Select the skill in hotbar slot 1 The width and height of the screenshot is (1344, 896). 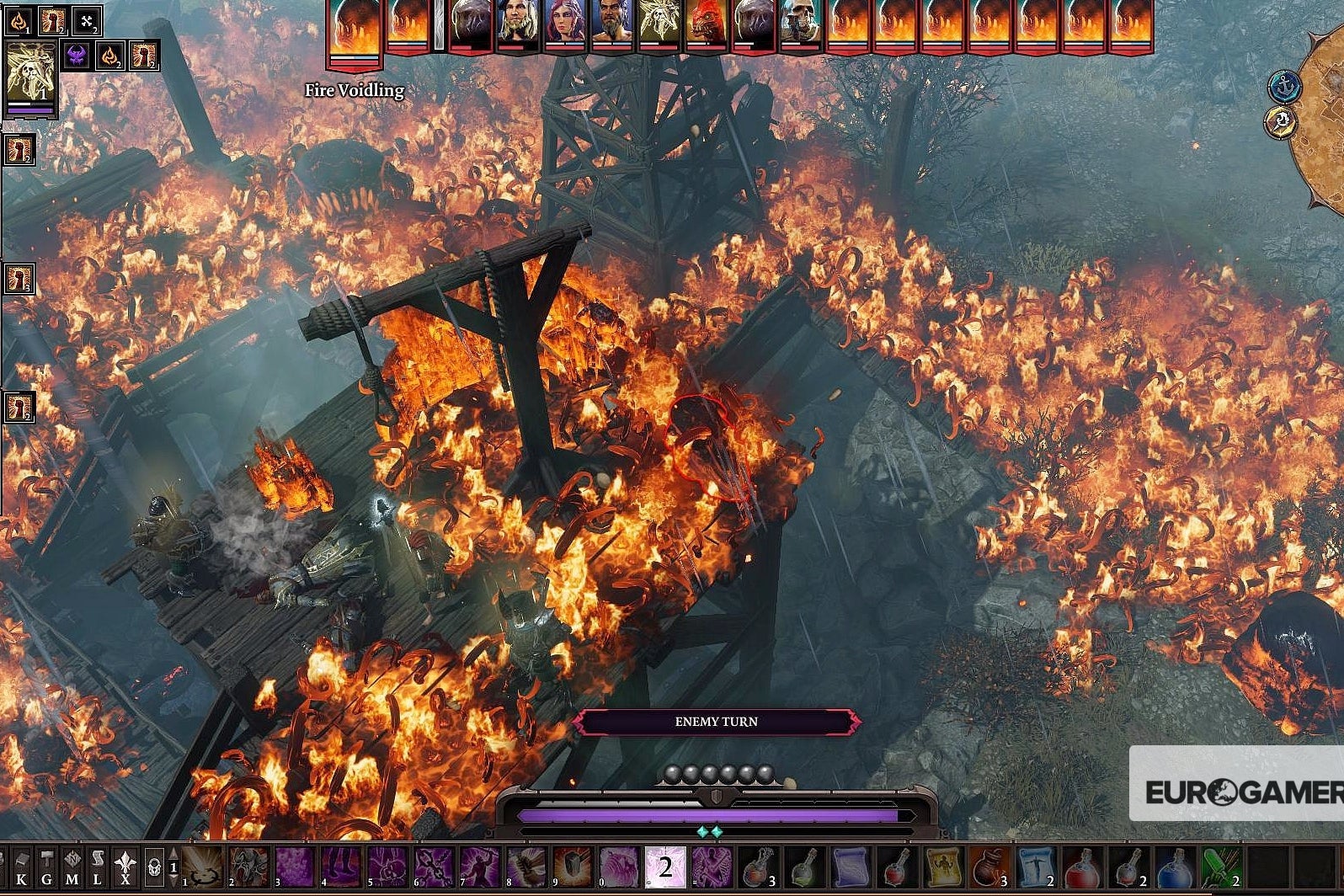point(200,866)
